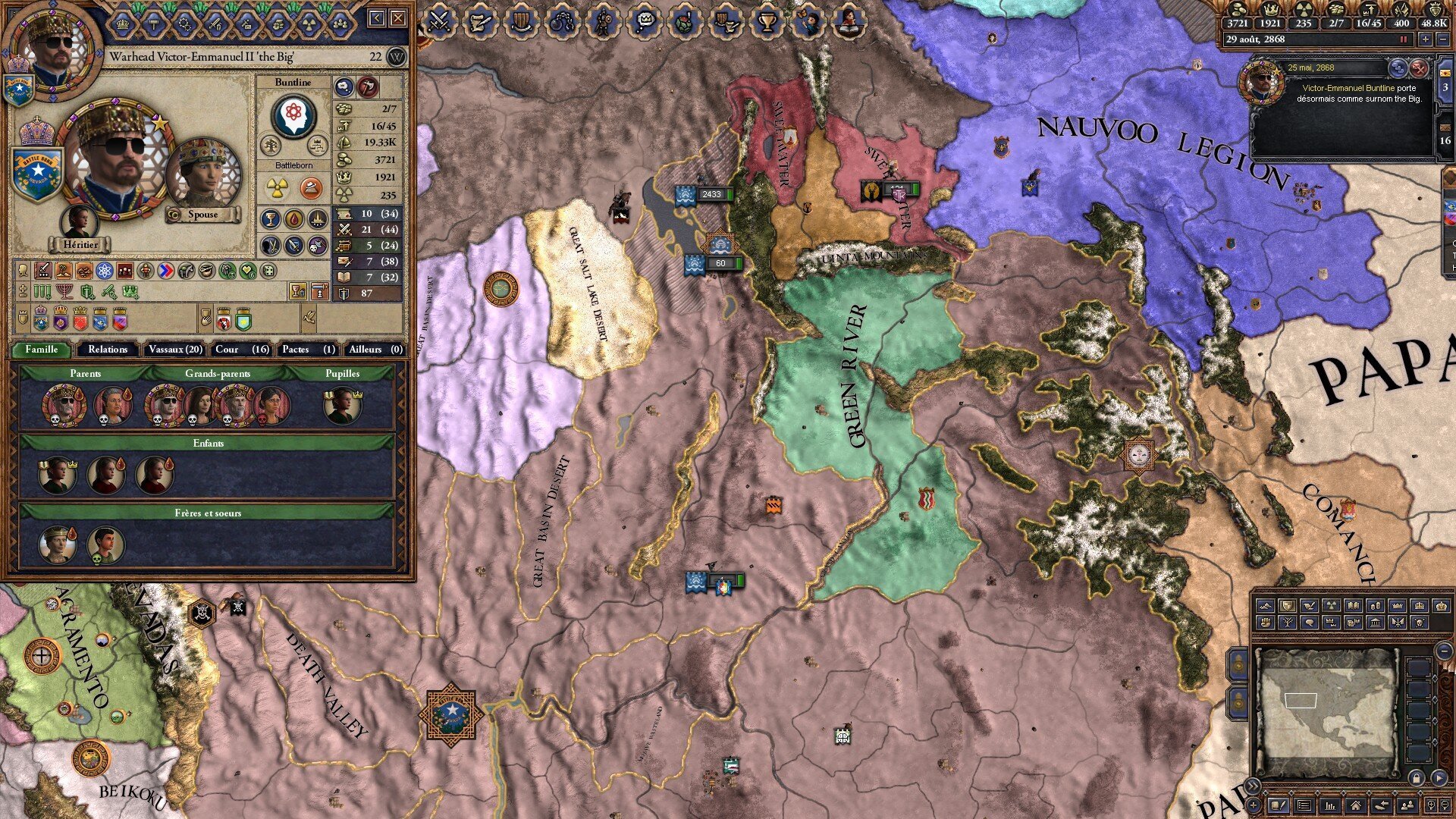Image resolution: width=1456 pixels, height=819 pixels.
Task: Close the character panel
Action: [x=398, y=18]
